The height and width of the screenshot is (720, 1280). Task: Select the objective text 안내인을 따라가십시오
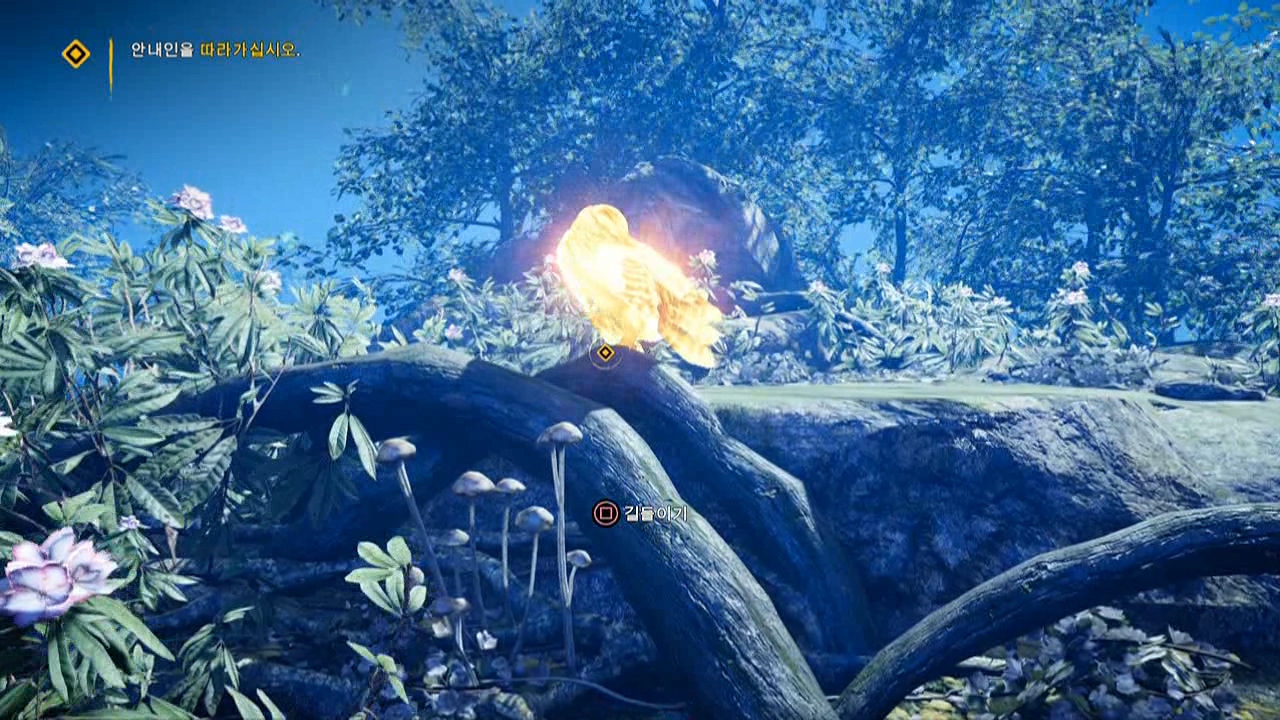click(215, 50)
